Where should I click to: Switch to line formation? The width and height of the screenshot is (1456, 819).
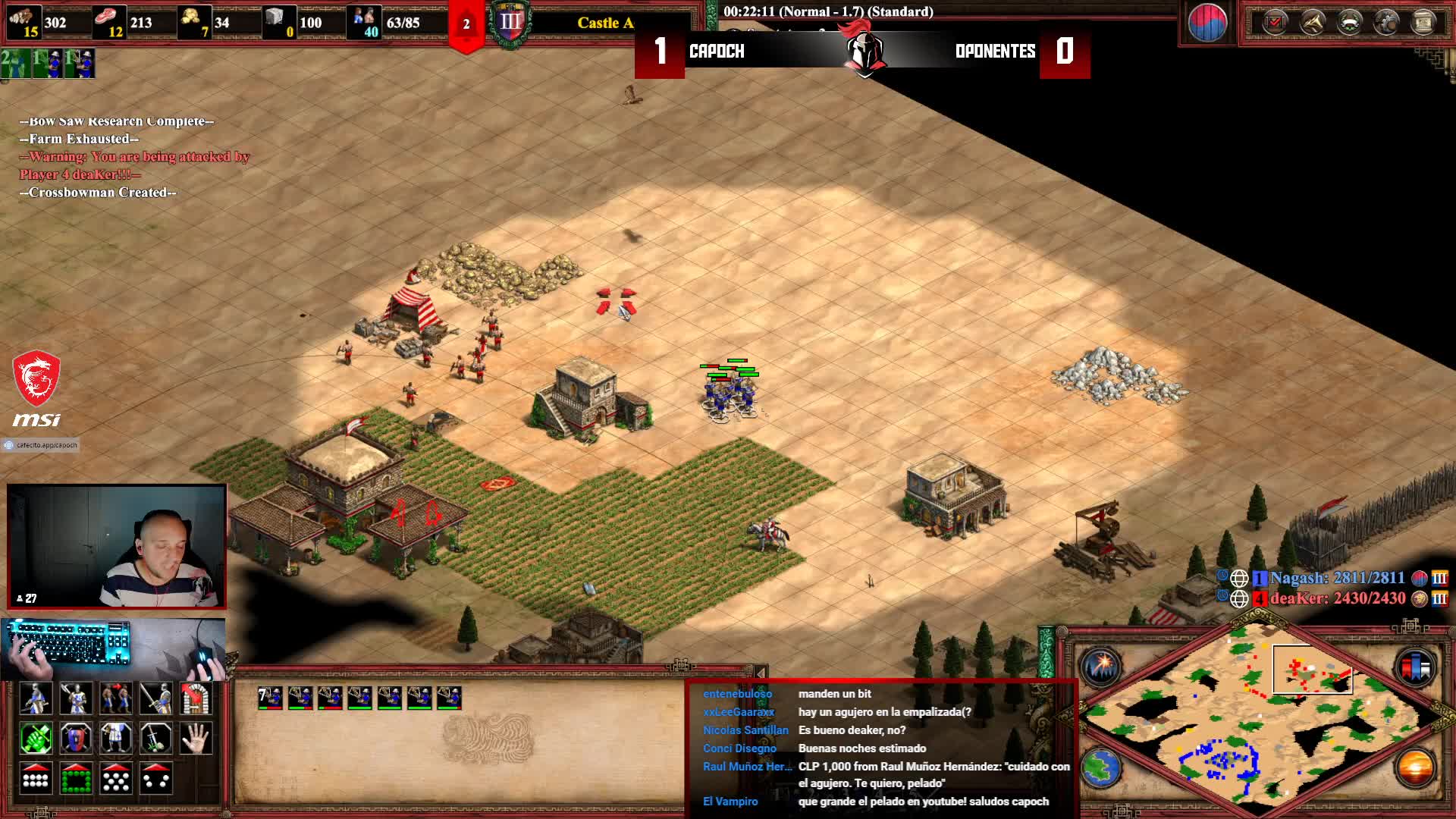36,778
